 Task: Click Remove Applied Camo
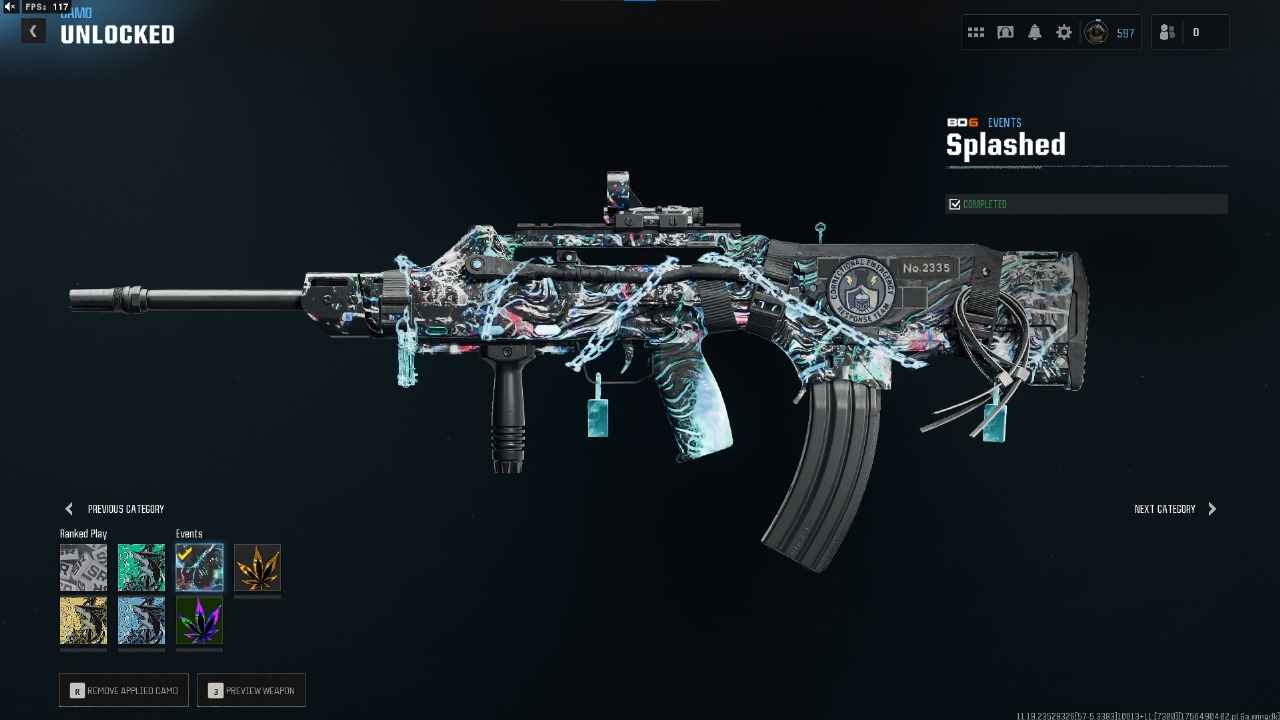point(124,690)
